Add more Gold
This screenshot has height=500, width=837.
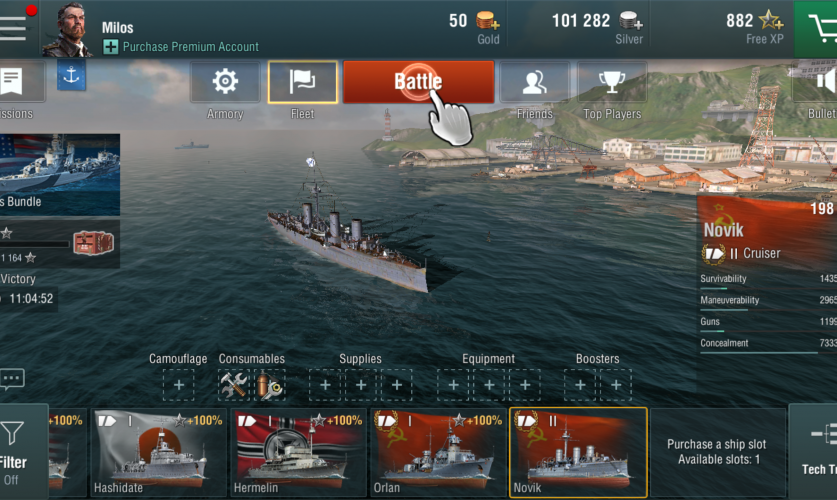tap(489, 21)
